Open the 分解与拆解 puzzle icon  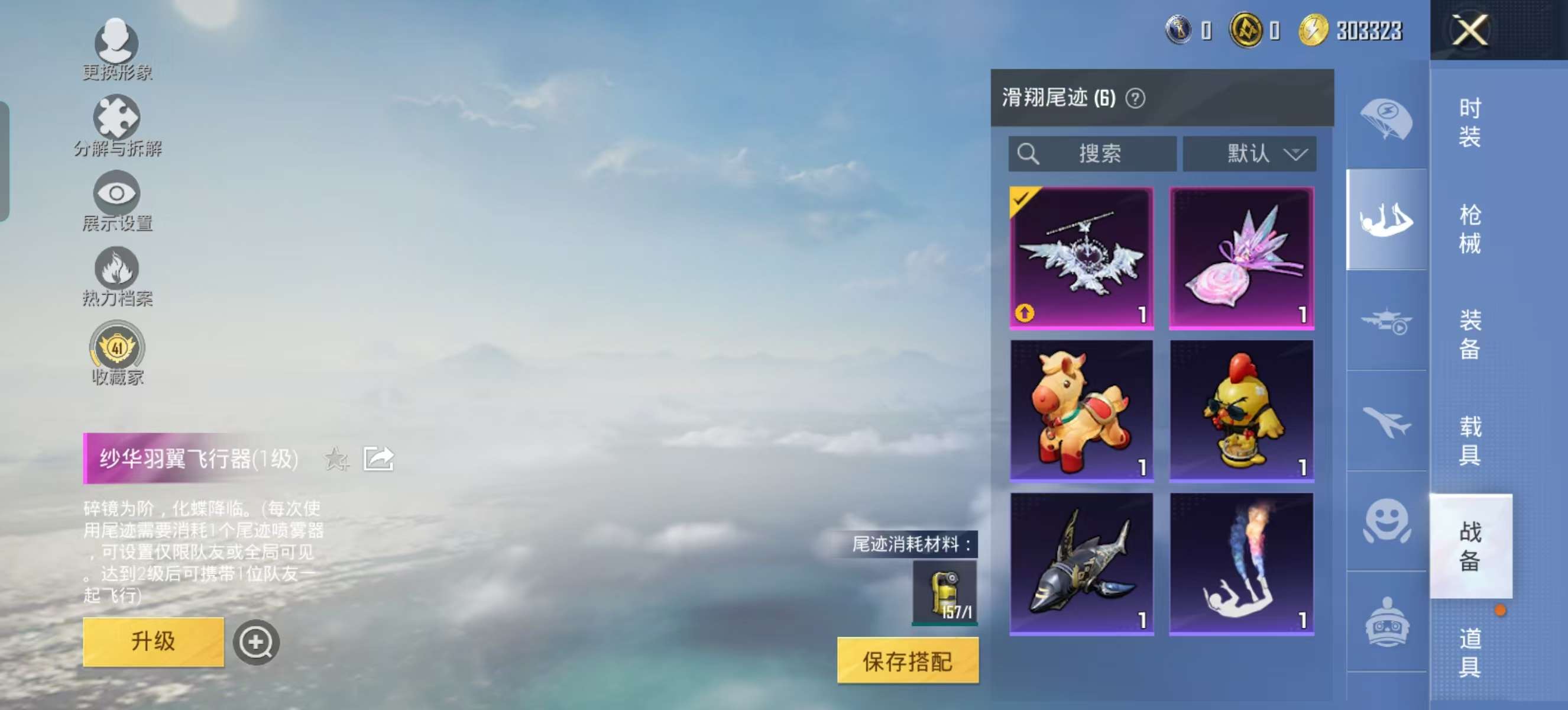click(x=118, y=118)
